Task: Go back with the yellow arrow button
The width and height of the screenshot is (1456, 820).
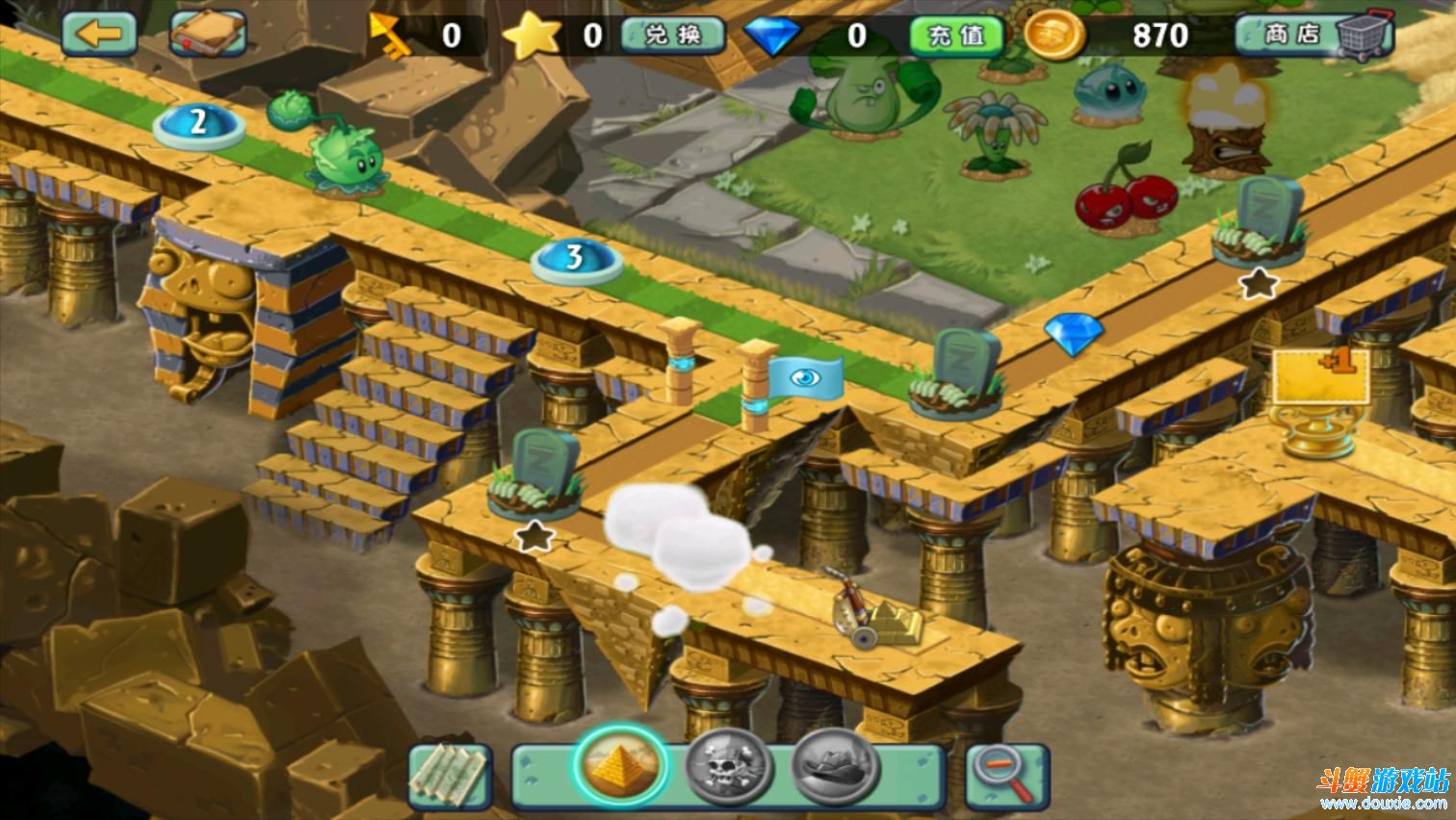Action: [99, 34]
